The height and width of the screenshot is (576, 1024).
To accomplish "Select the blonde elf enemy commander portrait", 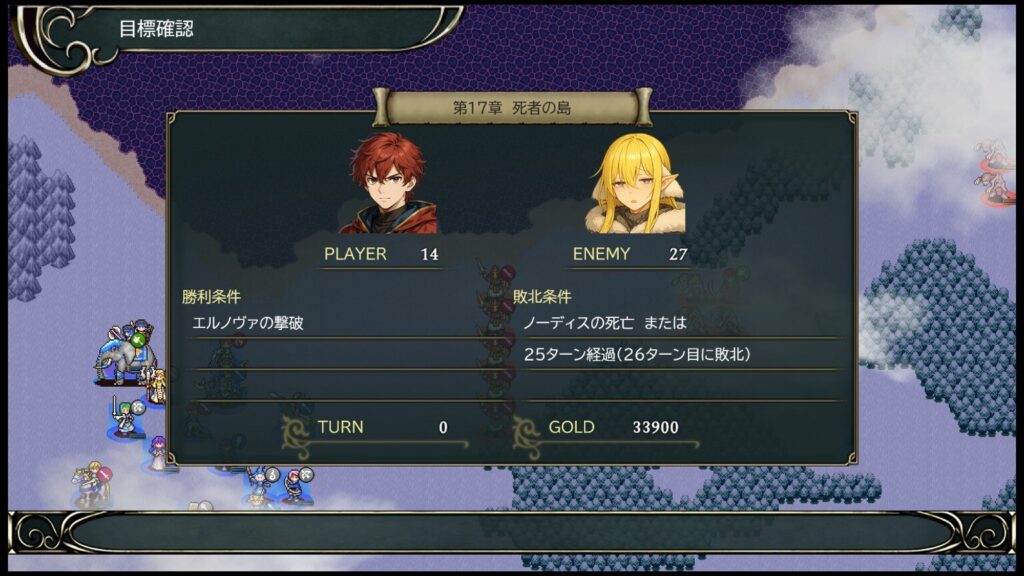I will [x=636, y=184].
